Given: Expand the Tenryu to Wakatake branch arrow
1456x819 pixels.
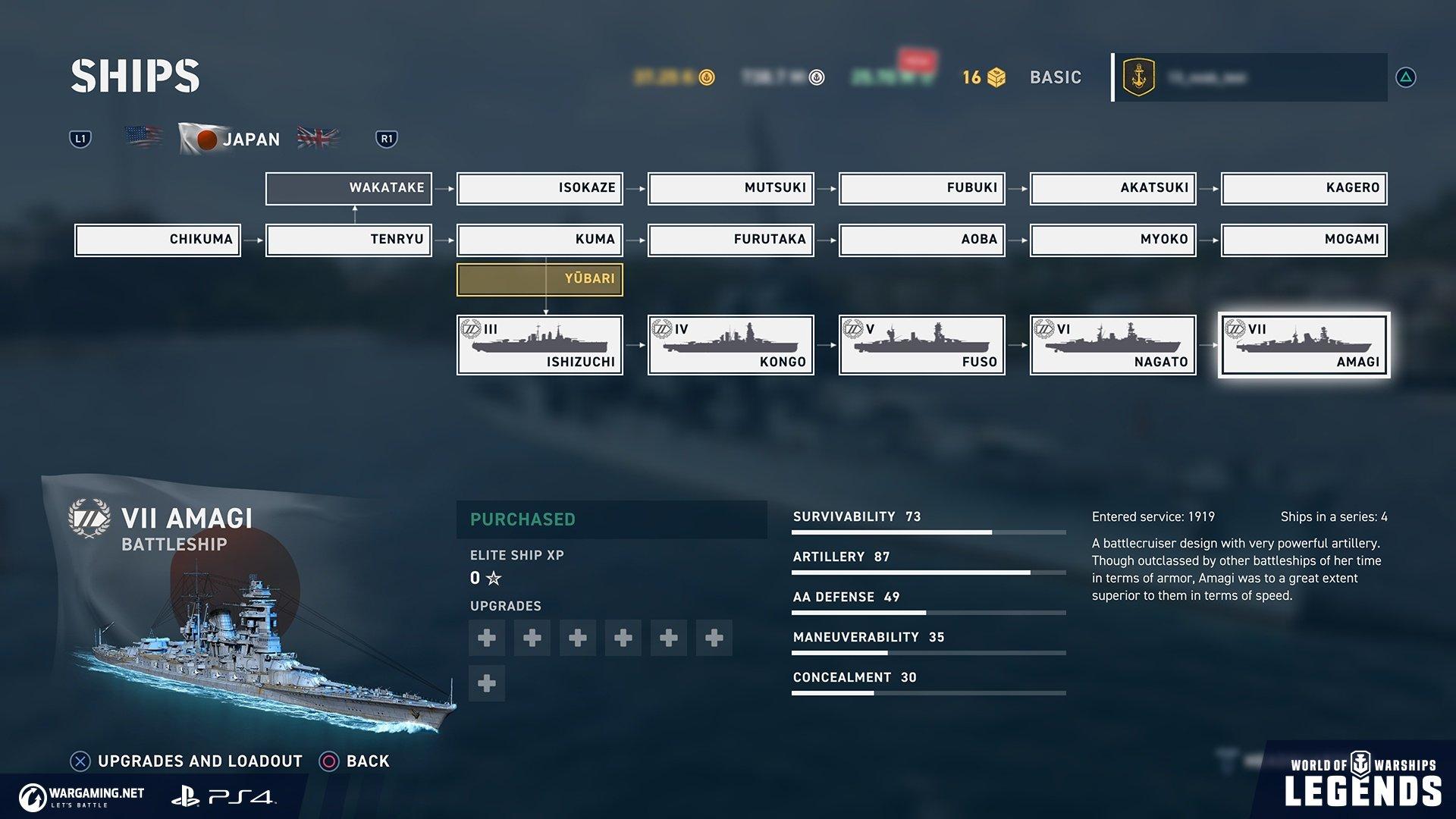Looking at the screenshot, I should pyautogui.click(x=353, y=215).
